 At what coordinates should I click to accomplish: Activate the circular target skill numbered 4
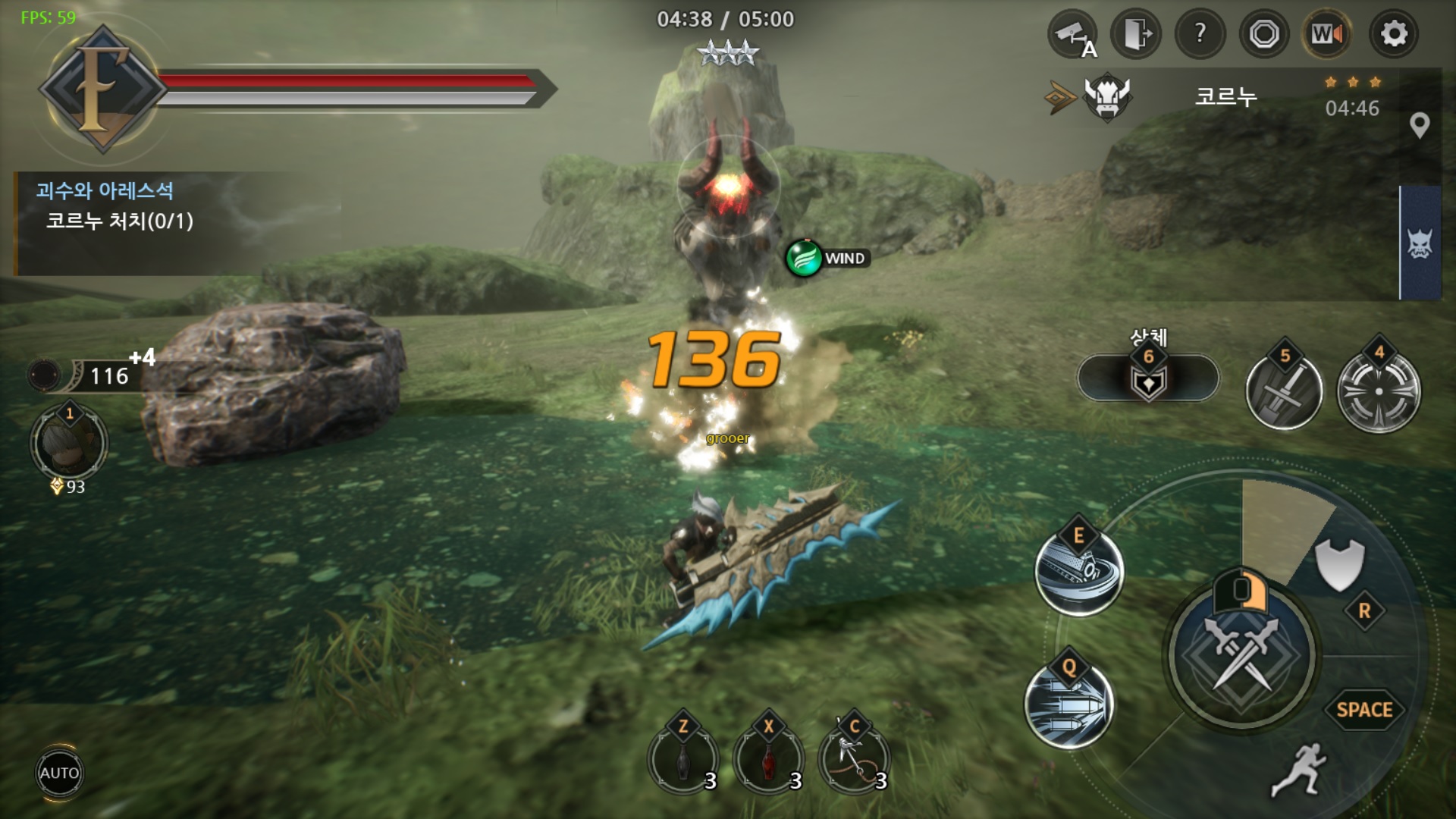1378,391
